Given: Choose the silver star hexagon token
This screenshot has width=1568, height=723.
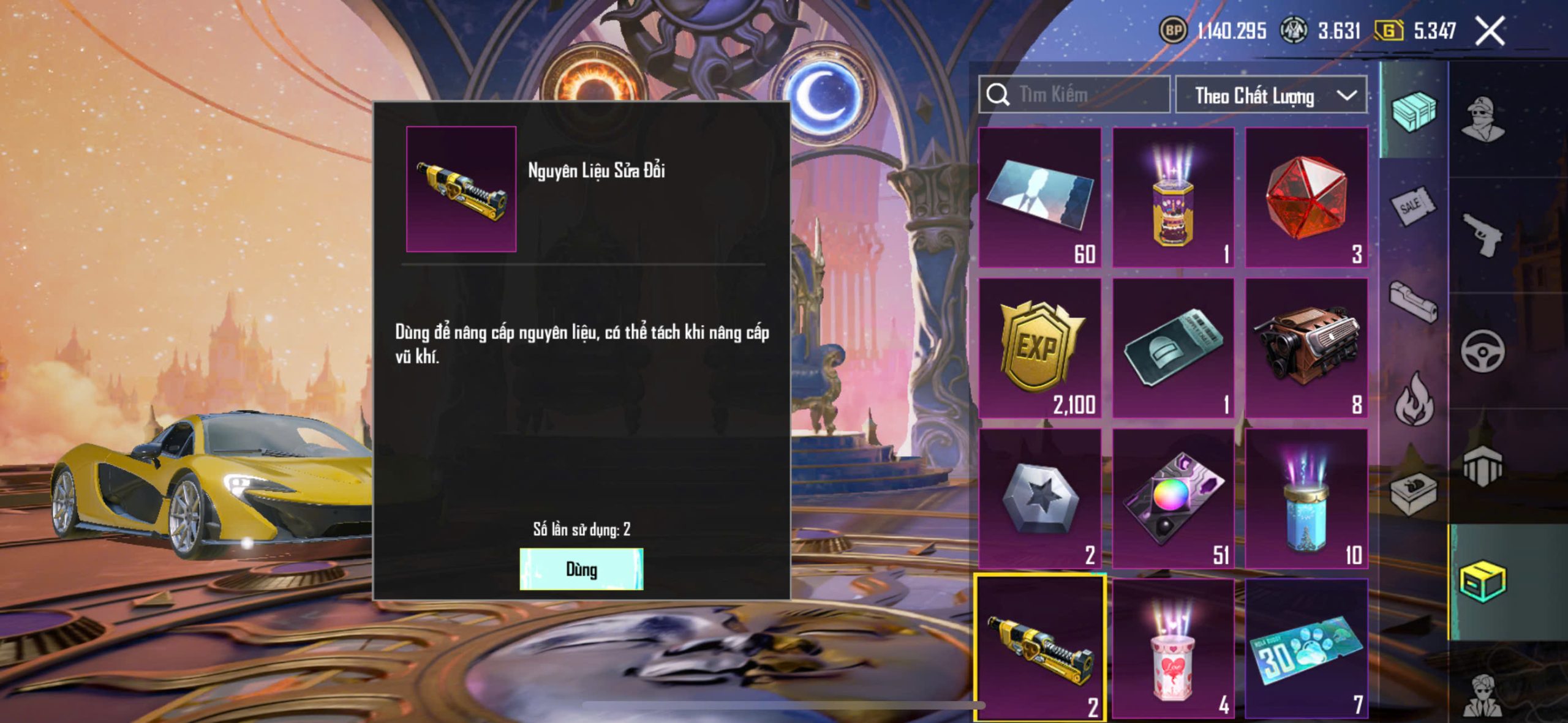Looking at the screenshot, I should pyautogui.click(x=1040, y=498).
